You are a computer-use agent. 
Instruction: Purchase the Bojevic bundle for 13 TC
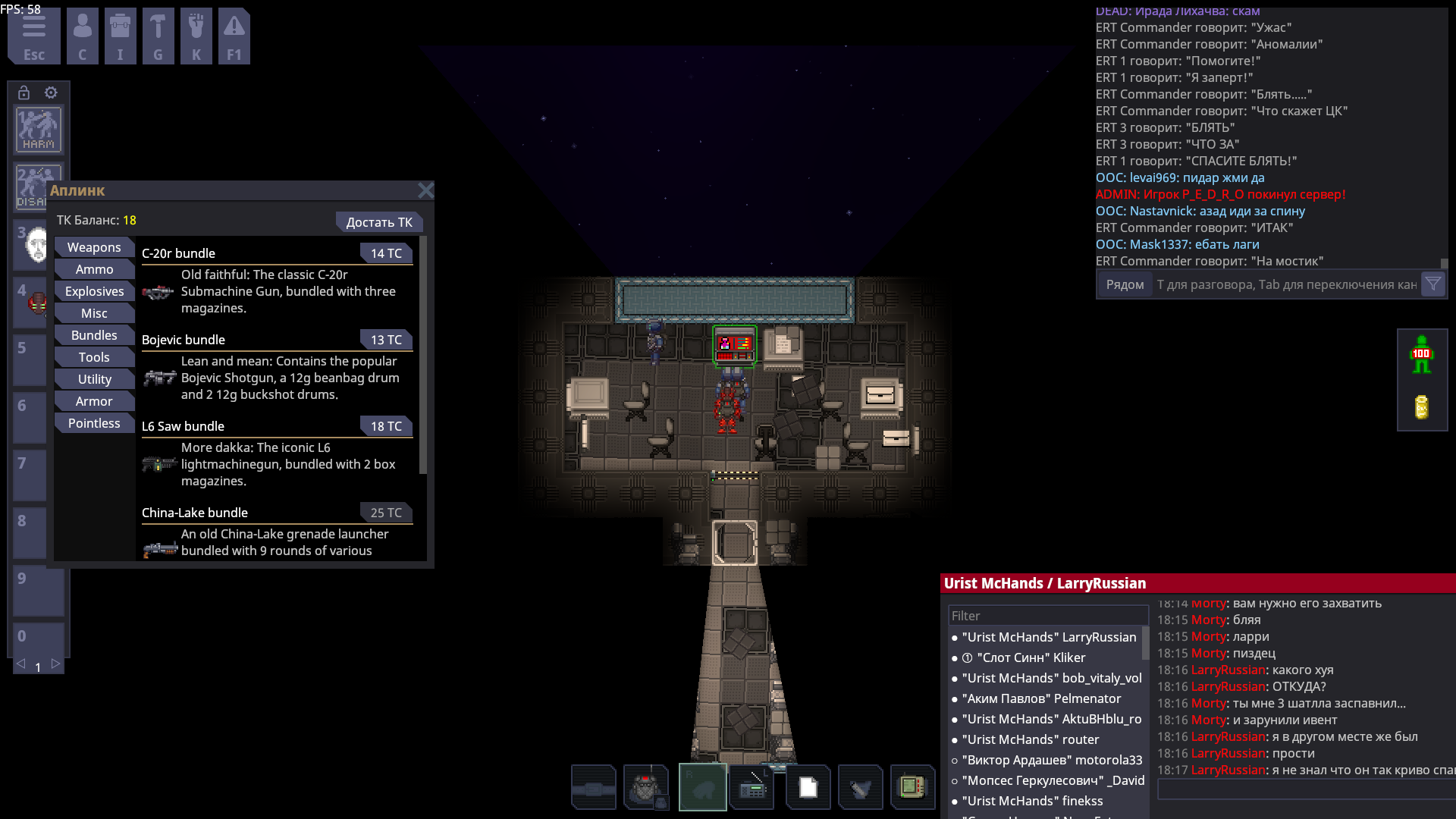click(x=386, y=340)
